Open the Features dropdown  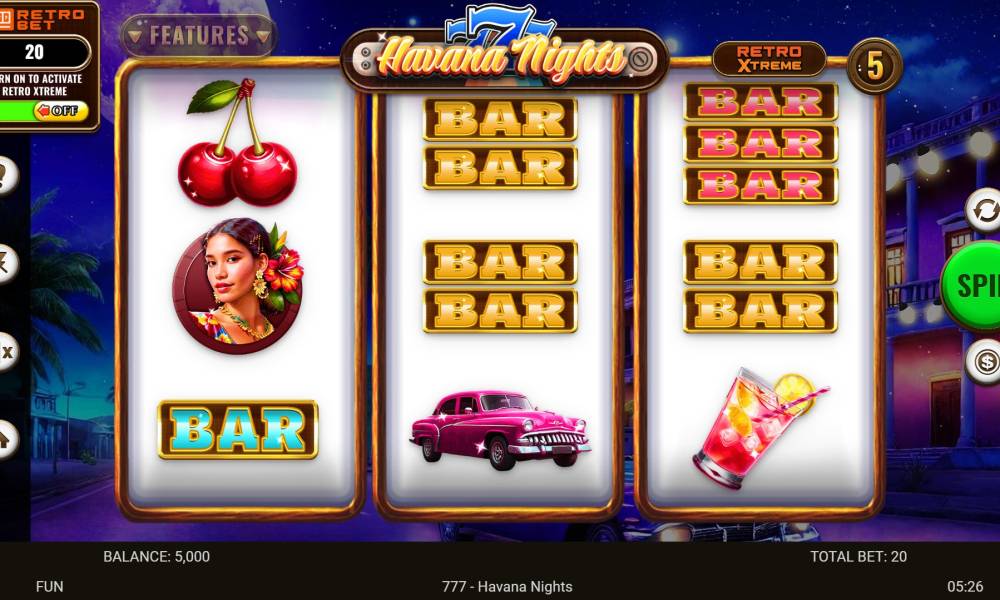[198, 36]
